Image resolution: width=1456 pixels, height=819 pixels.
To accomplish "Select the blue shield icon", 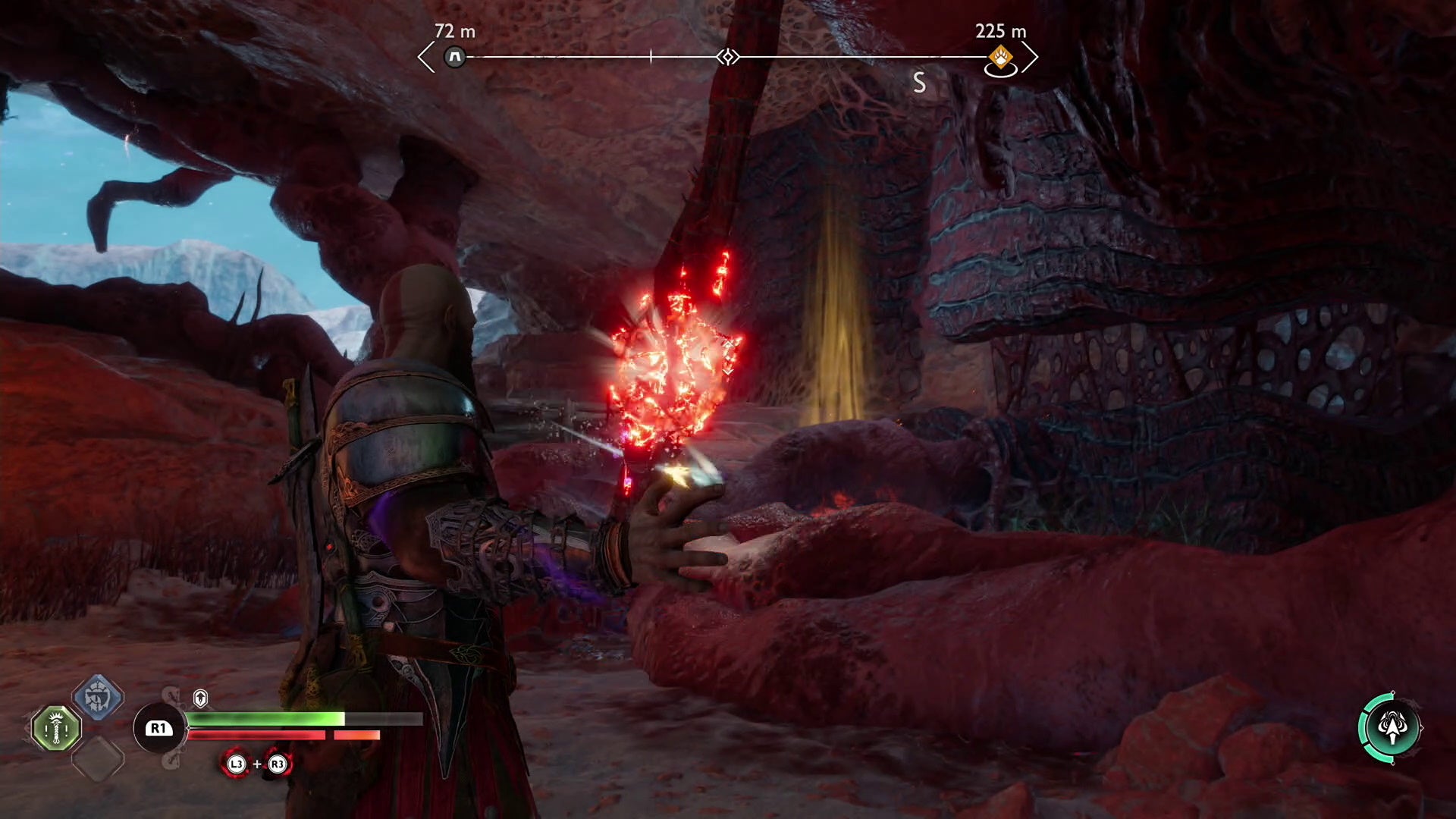I will [98, 696].
